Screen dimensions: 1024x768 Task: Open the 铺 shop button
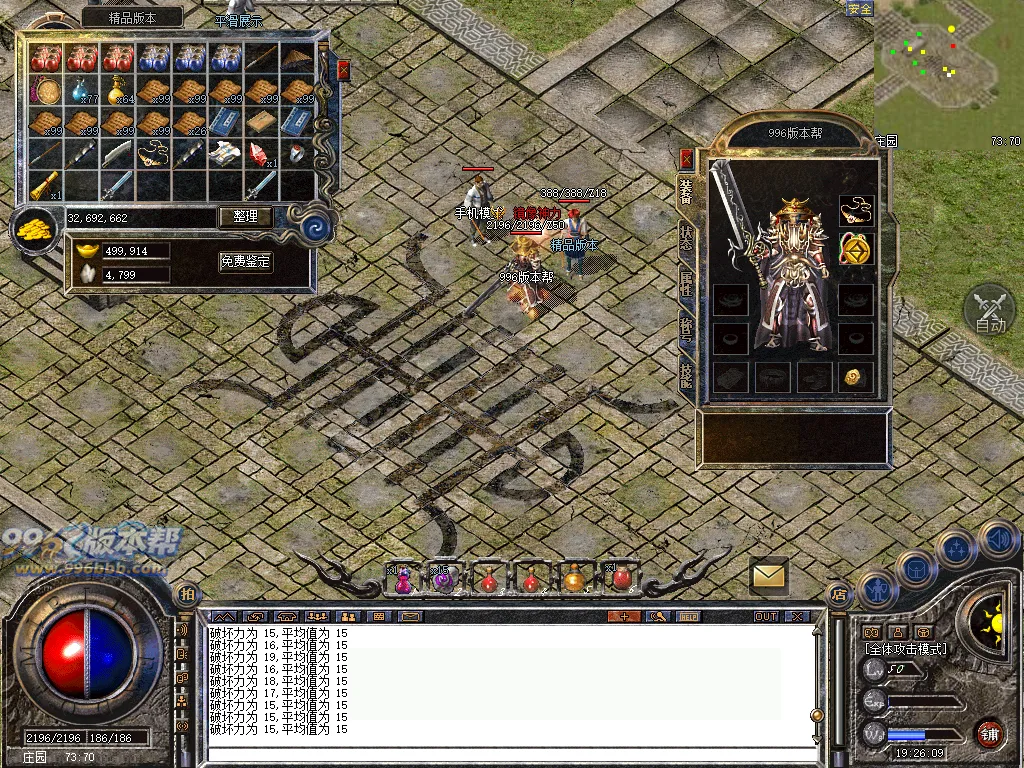pos(990,735)
